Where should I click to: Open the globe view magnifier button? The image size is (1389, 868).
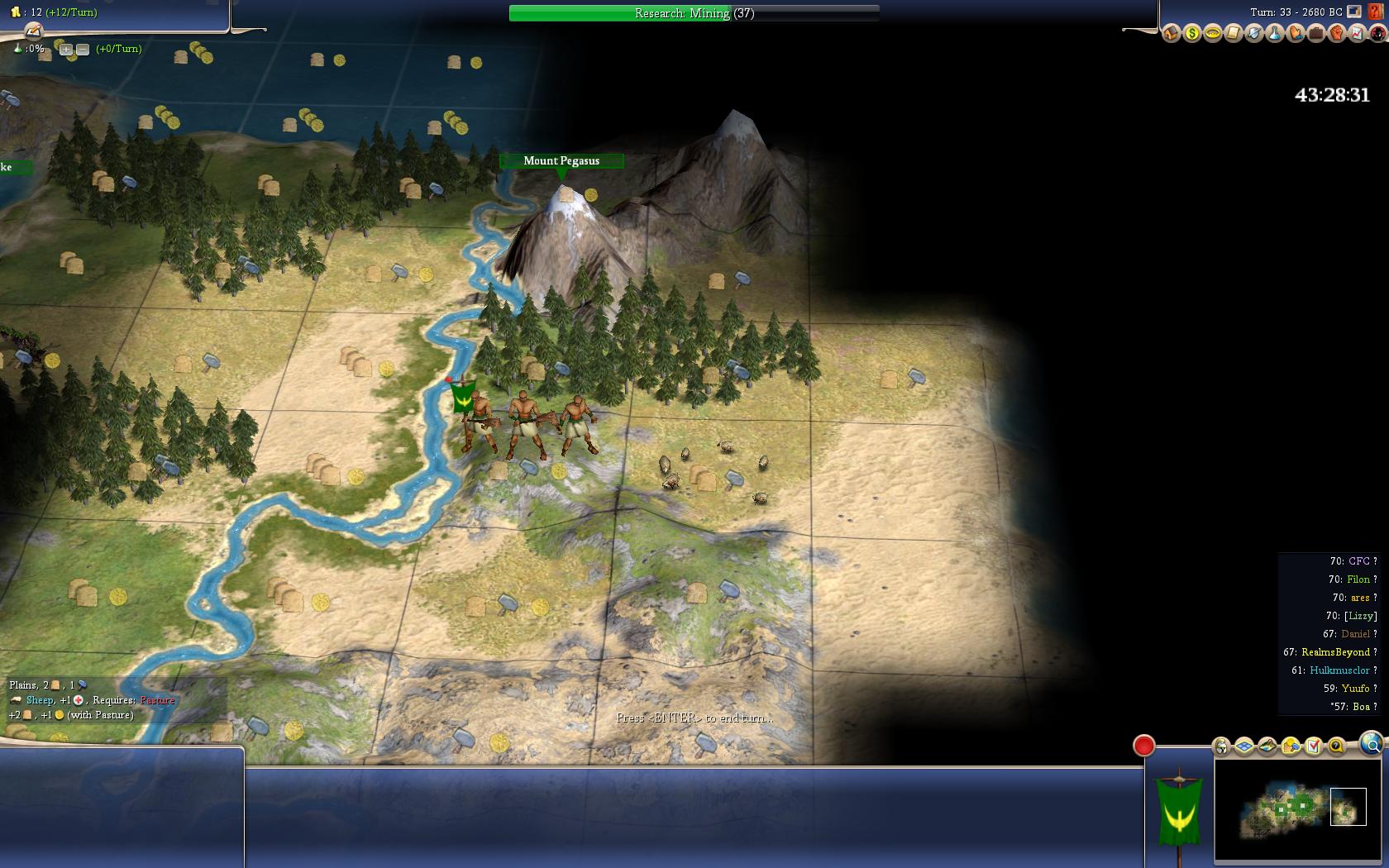coord(1371,744)
